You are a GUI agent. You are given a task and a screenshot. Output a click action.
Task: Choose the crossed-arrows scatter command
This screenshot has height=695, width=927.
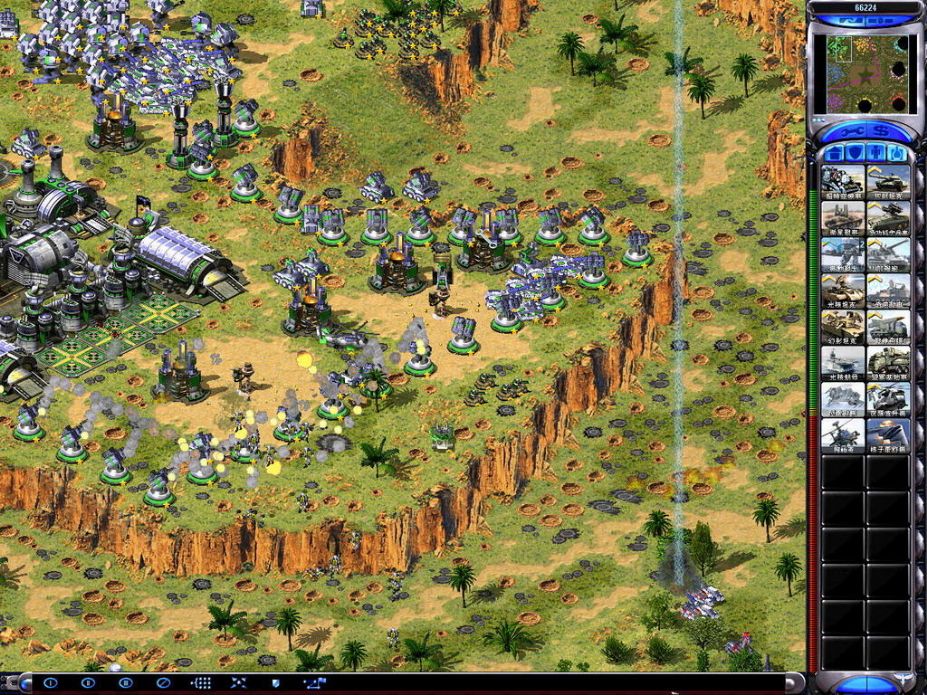pos(238,683)
